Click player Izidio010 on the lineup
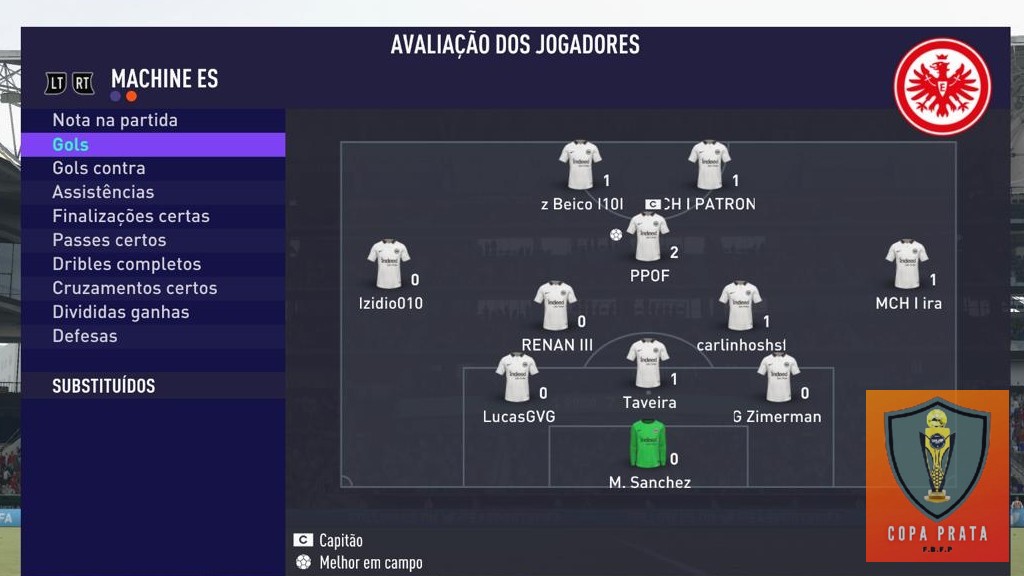Screen dimensions: 1024x576 pos(389,265)
